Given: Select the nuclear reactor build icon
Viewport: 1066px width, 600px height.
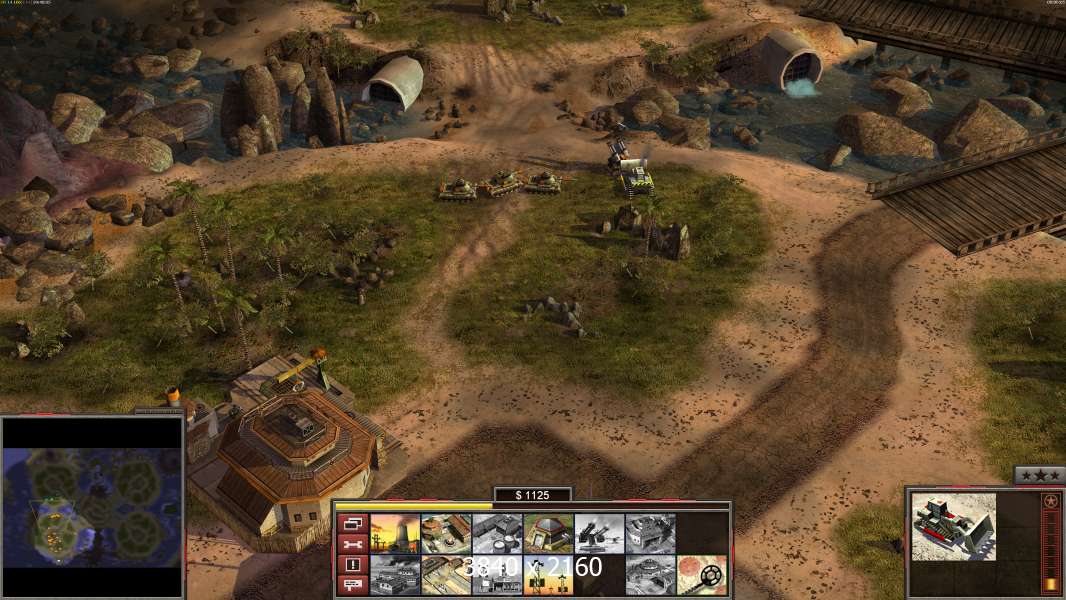Looking at the screenshot, I should pyautogui.click(x=395, y=533).
